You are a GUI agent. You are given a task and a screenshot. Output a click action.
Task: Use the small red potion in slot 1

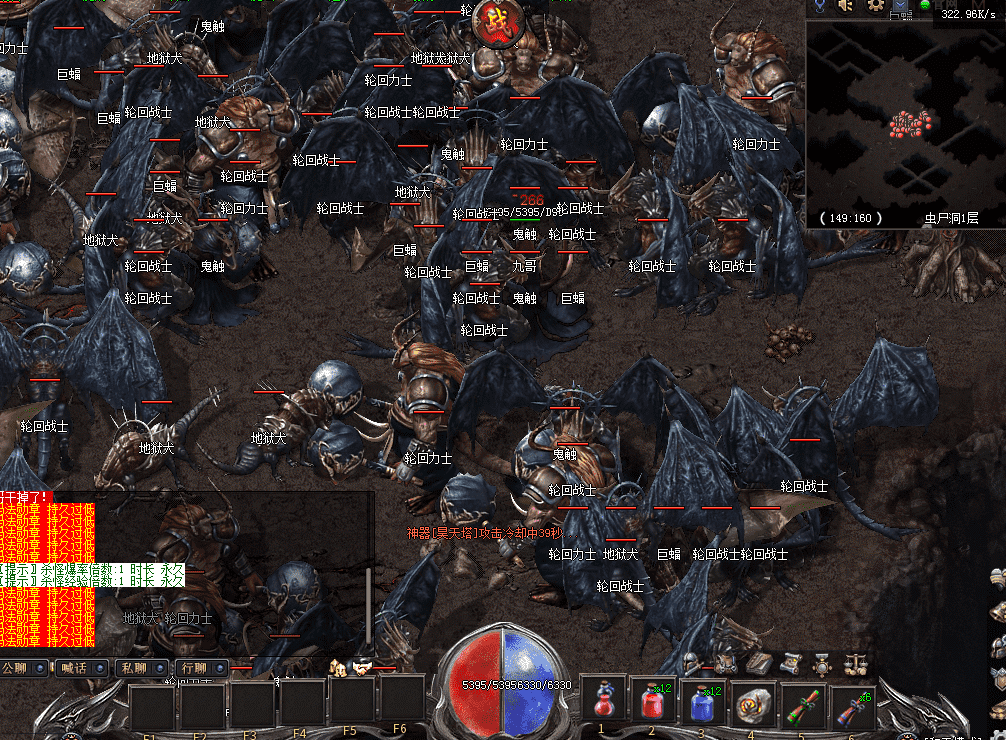(x=603, y=700)
